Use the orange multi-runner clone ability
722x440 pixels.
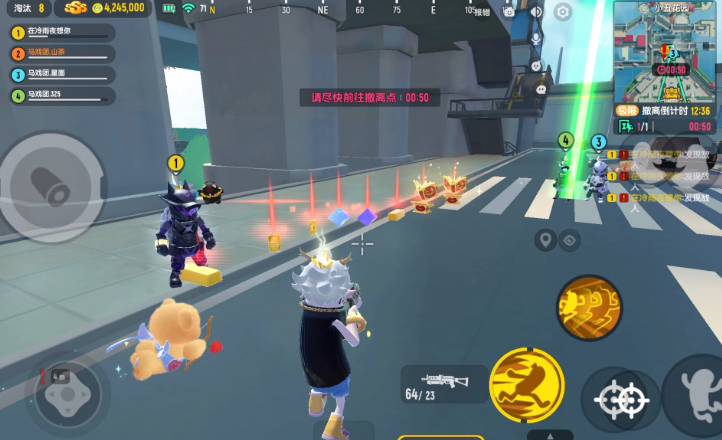coord(588,306)
